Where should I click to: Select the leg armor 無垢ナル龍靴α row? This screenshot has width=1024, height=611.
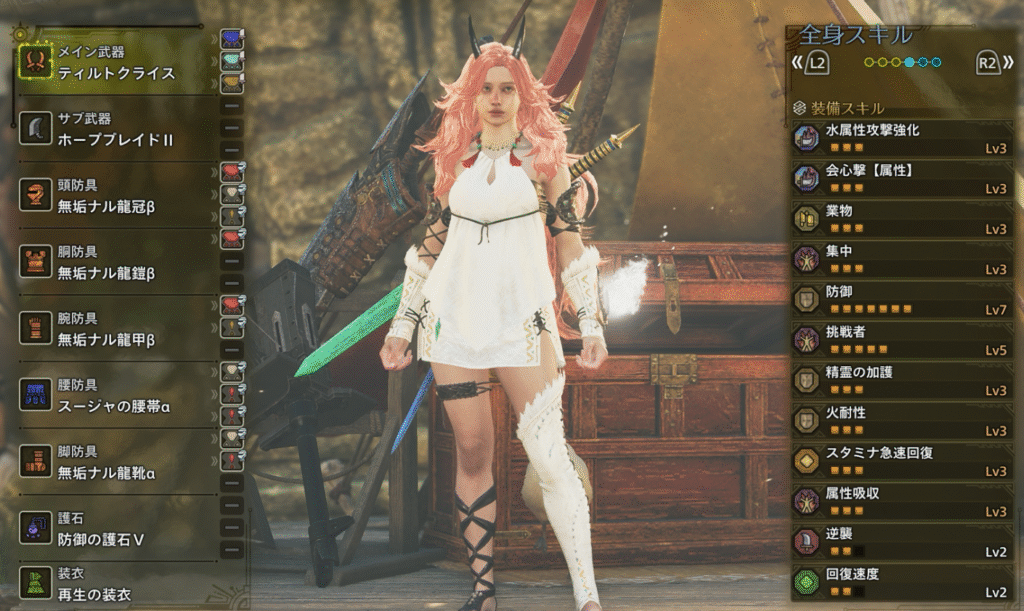pyautogui.click(x=116, y=462)
